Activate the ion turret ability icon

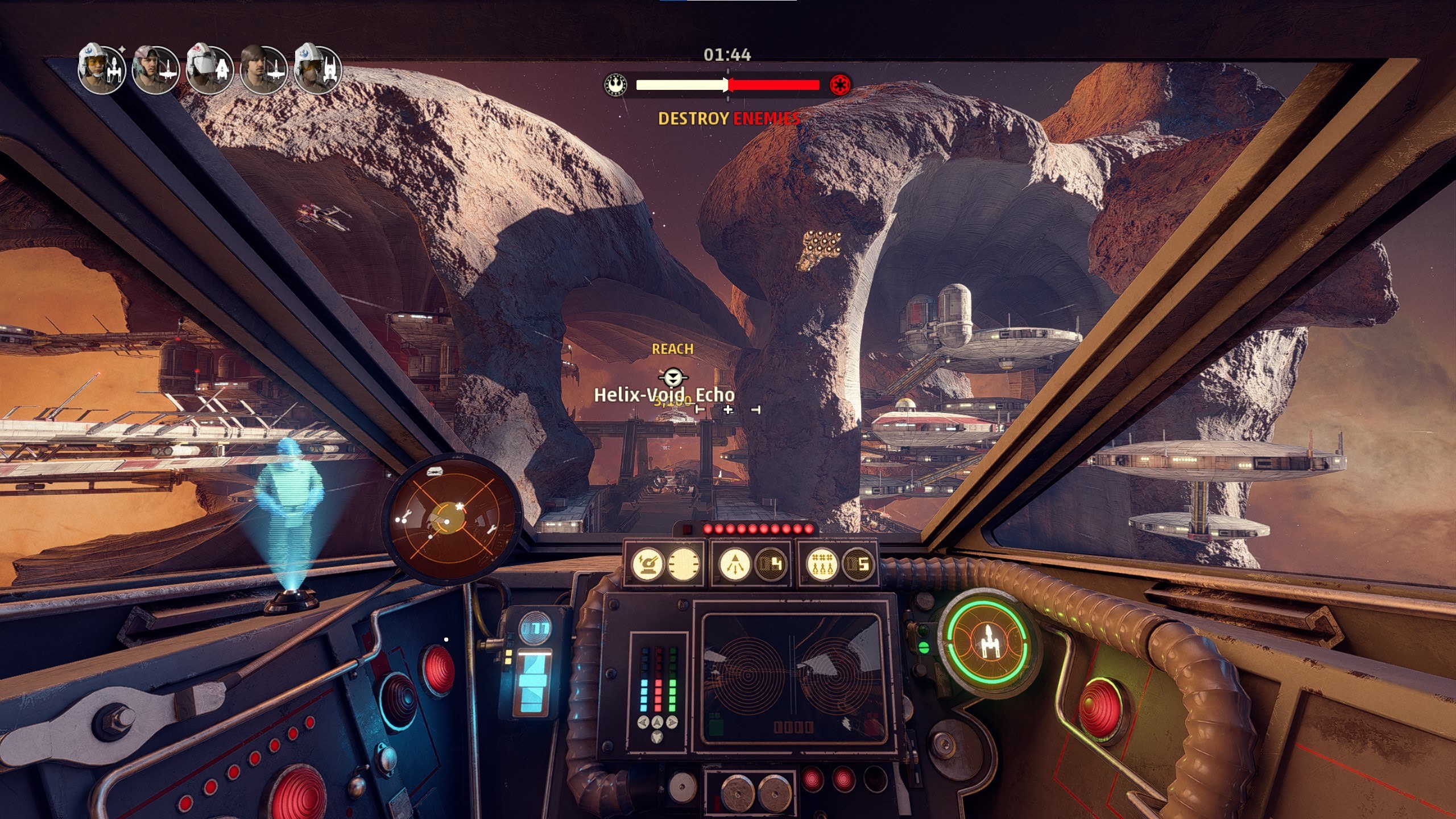coord(647,564)
